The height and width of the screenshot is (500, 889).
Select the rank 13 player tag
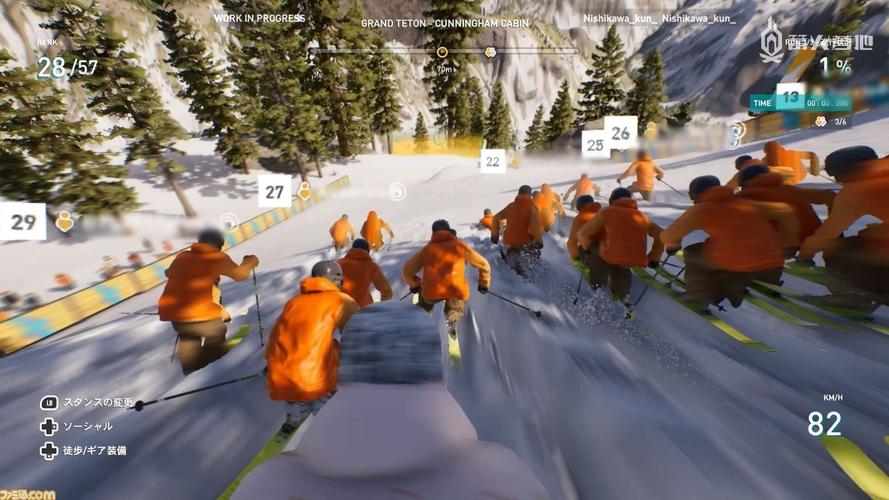[790, 97]
